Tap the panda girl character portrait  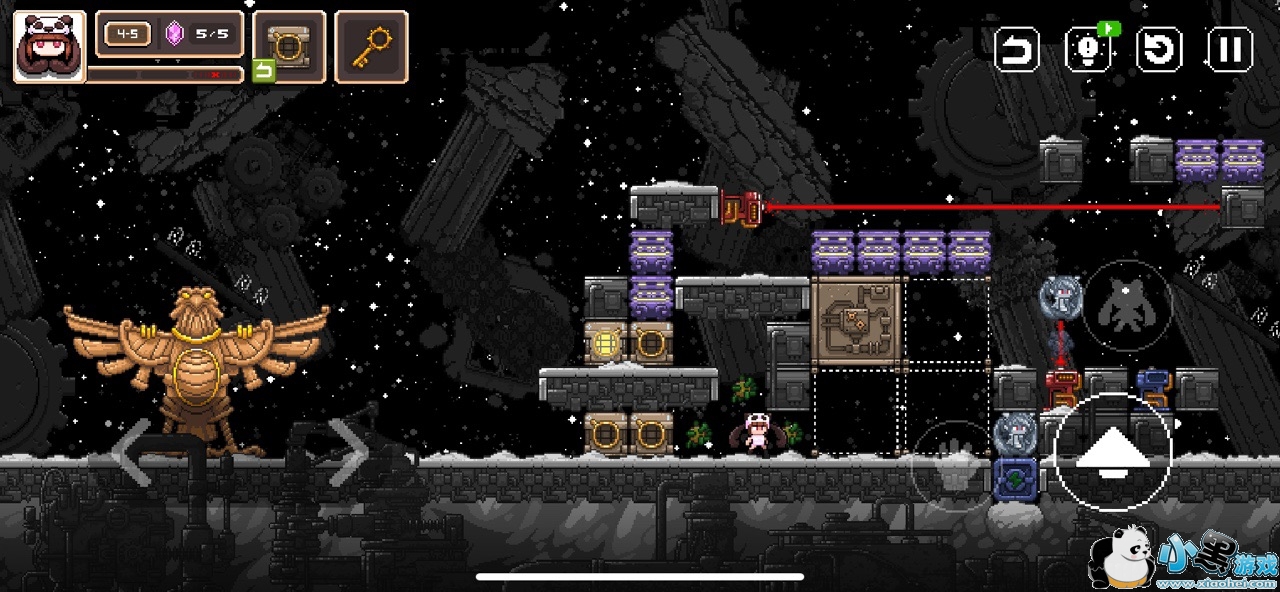[x=49, y=46]
